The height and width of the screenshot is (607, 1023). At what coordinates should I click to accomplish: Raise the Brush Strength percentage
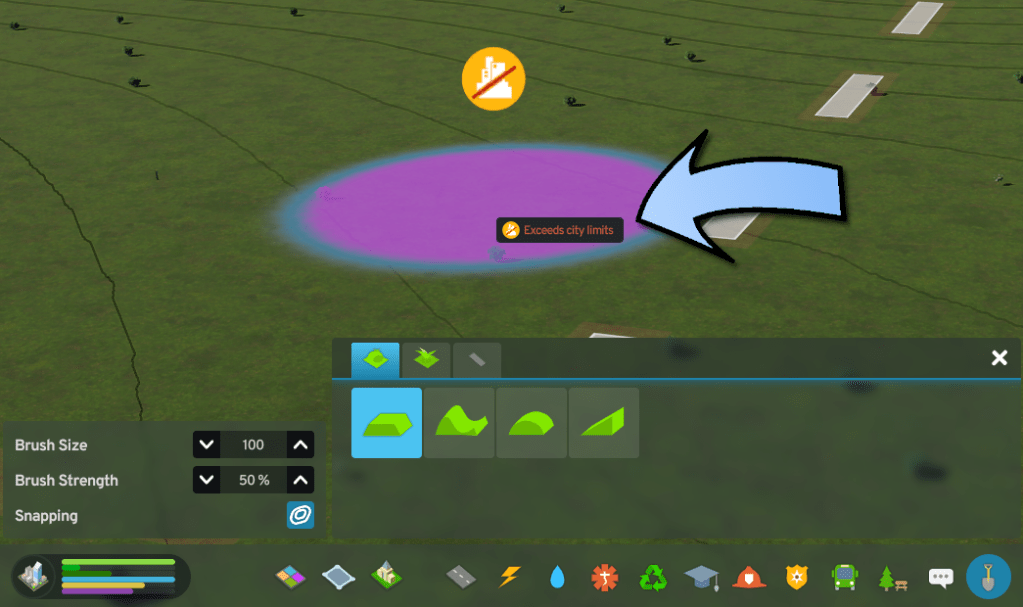pos(301,480)
